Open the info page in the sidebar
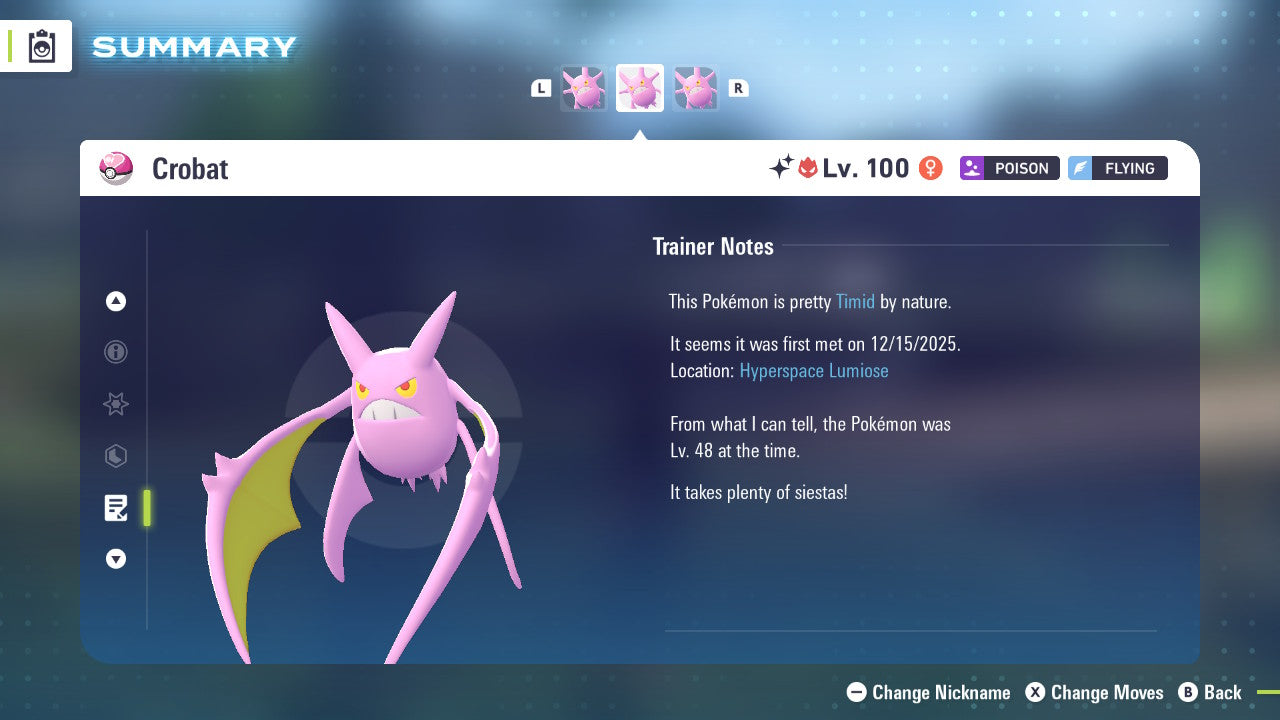The width and height of the screenshot is (1280, 720). 115,352
